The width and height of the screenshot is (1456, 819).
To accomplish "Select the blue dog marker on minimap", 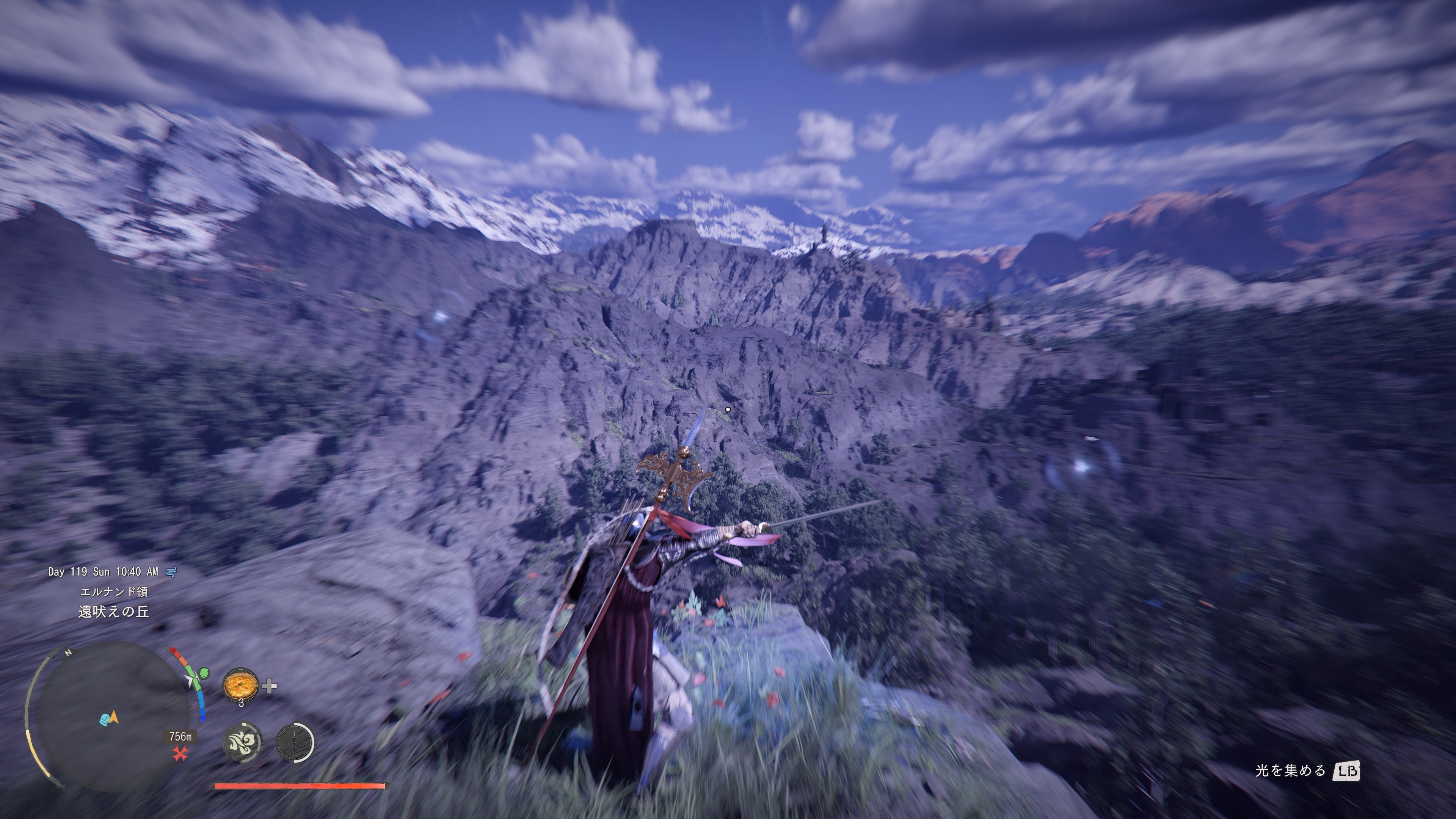I will (105, 720).
